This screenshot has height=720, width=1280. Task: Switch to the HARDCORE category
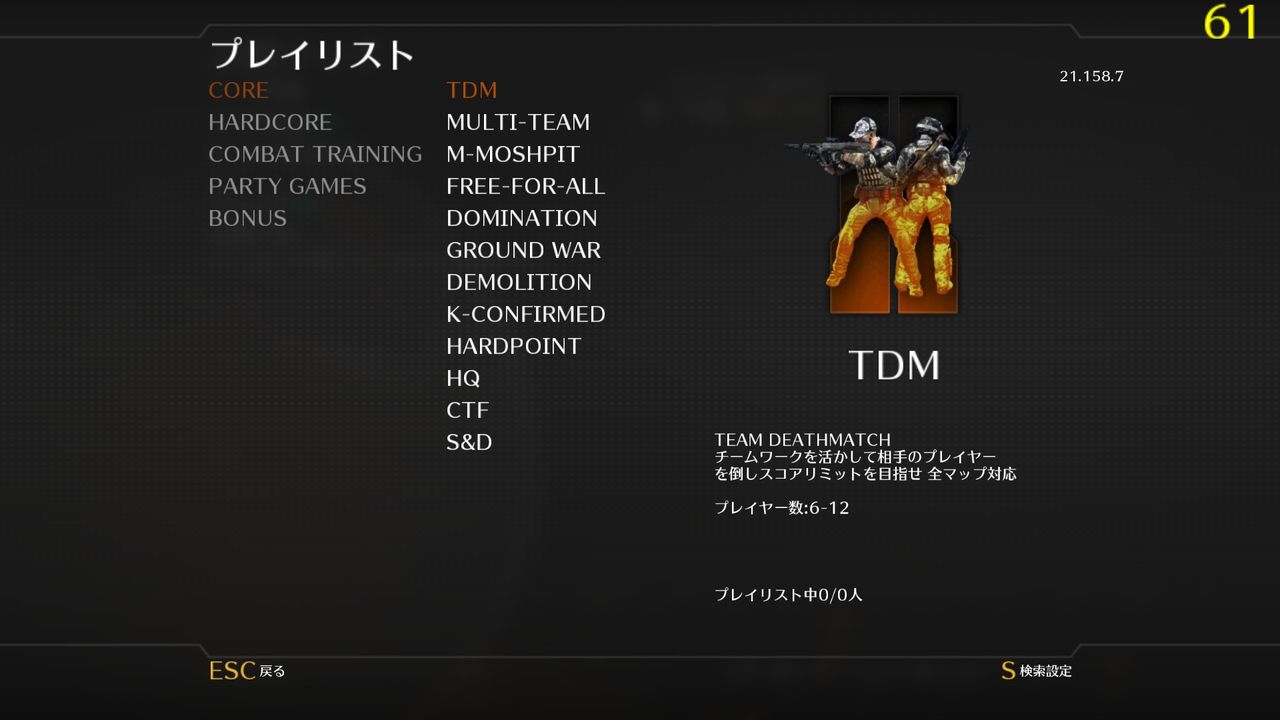point(270,122)
